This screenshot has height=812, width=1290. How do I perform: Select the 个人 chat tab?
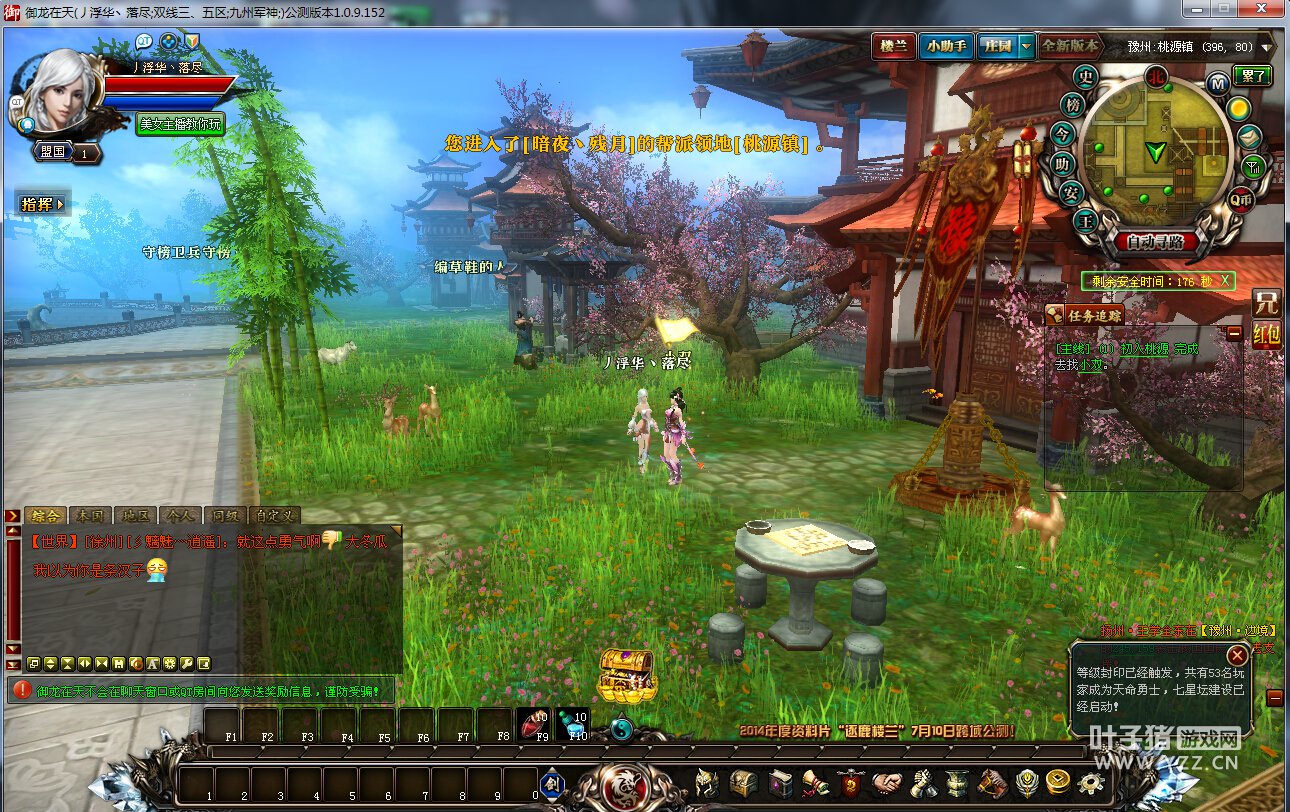point(178,516)
